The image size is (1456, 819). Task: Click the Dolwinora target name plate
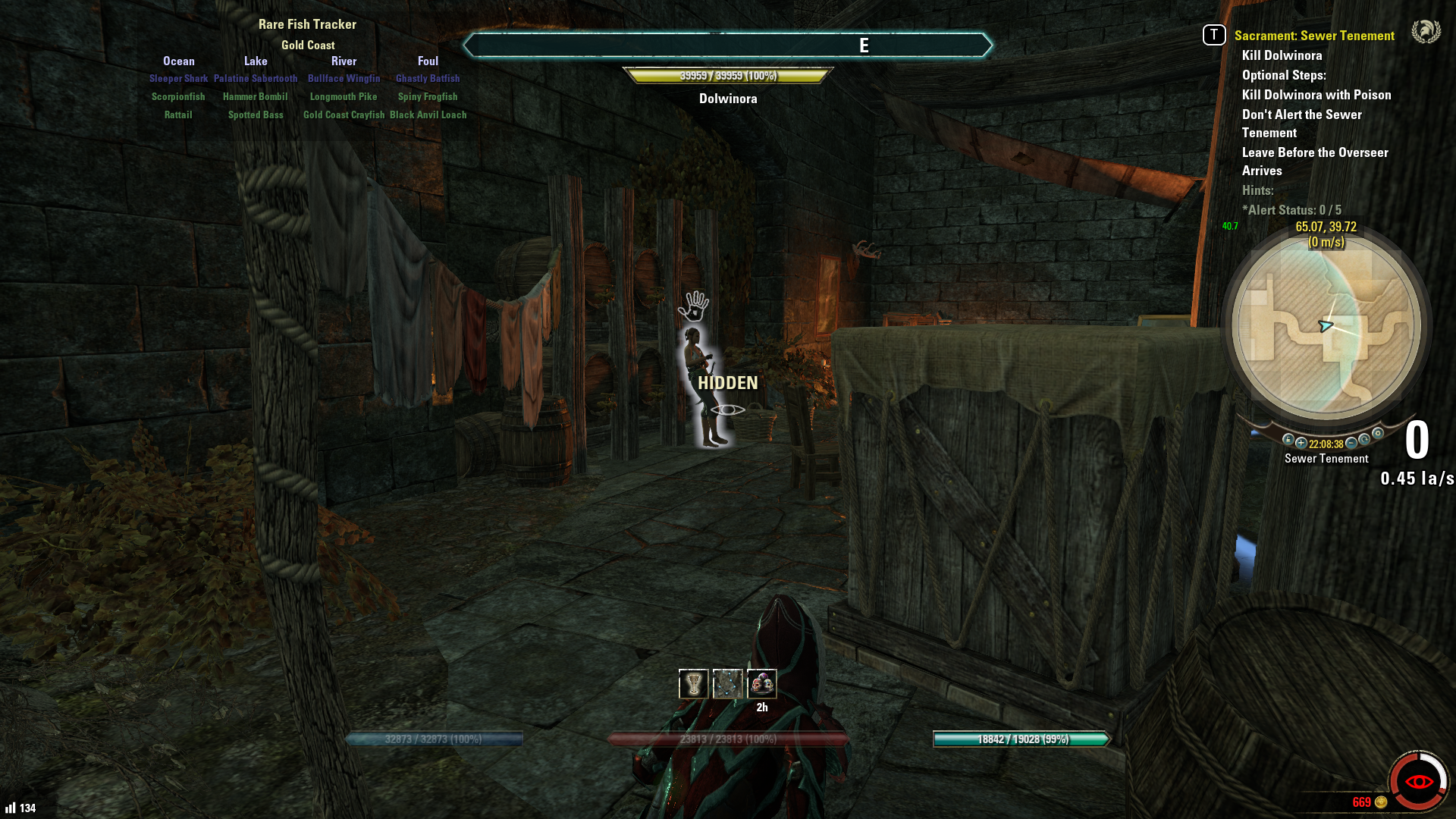(728, 99)
